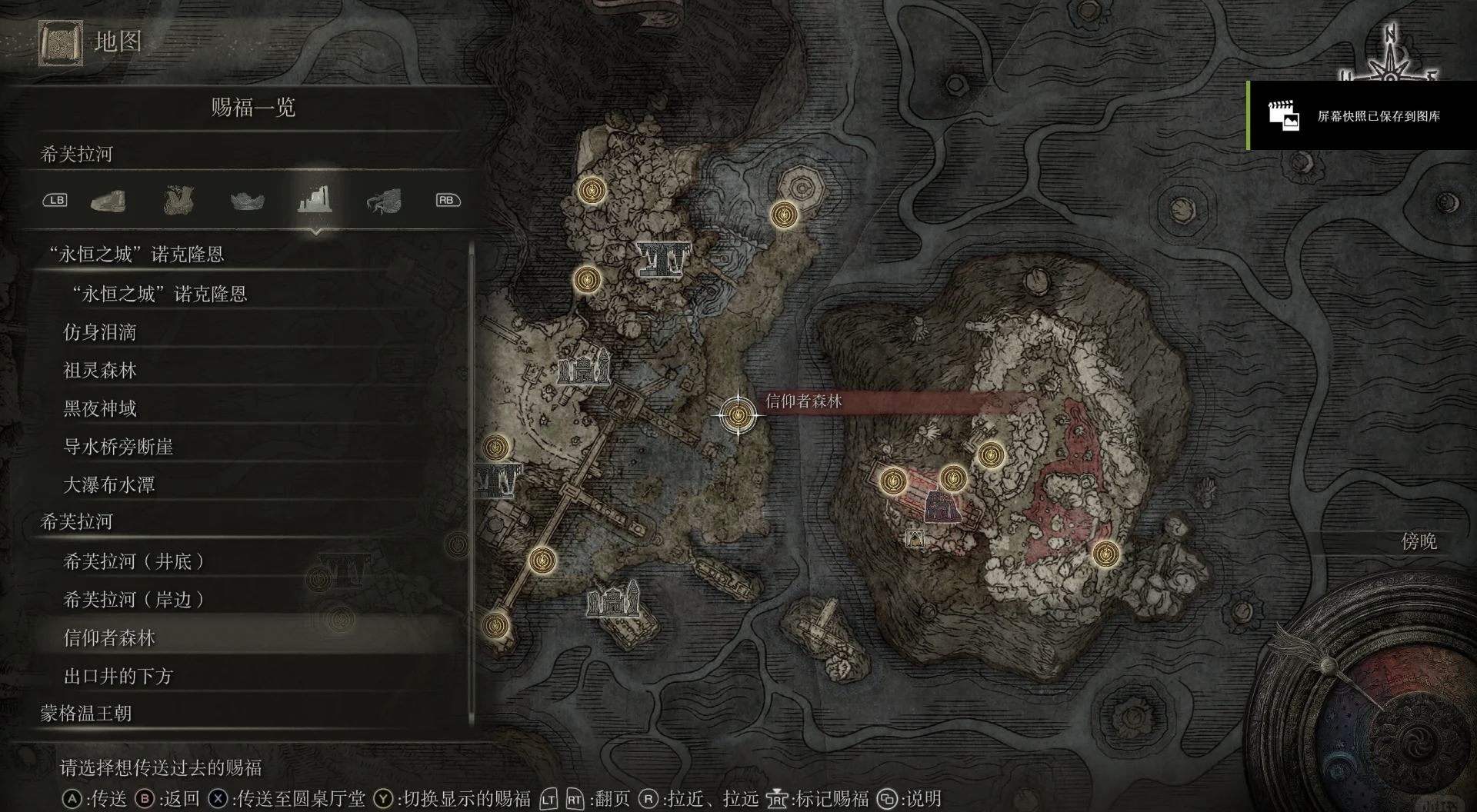Select the 黑夜神域 grace entry
1477x812 pixels.
click(100, 408)
